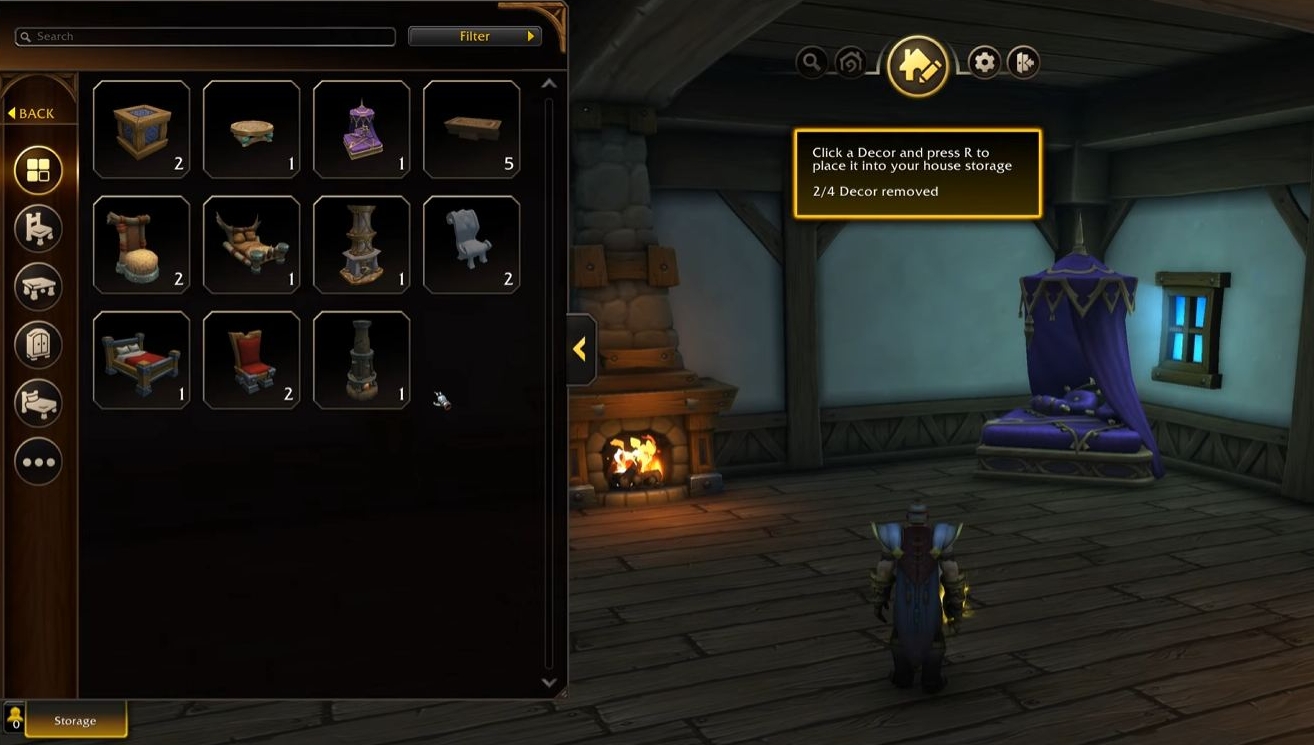This screenshot has height=745, width=1314.
Task: Pick the gray stone chair decor
Action: 471,245
